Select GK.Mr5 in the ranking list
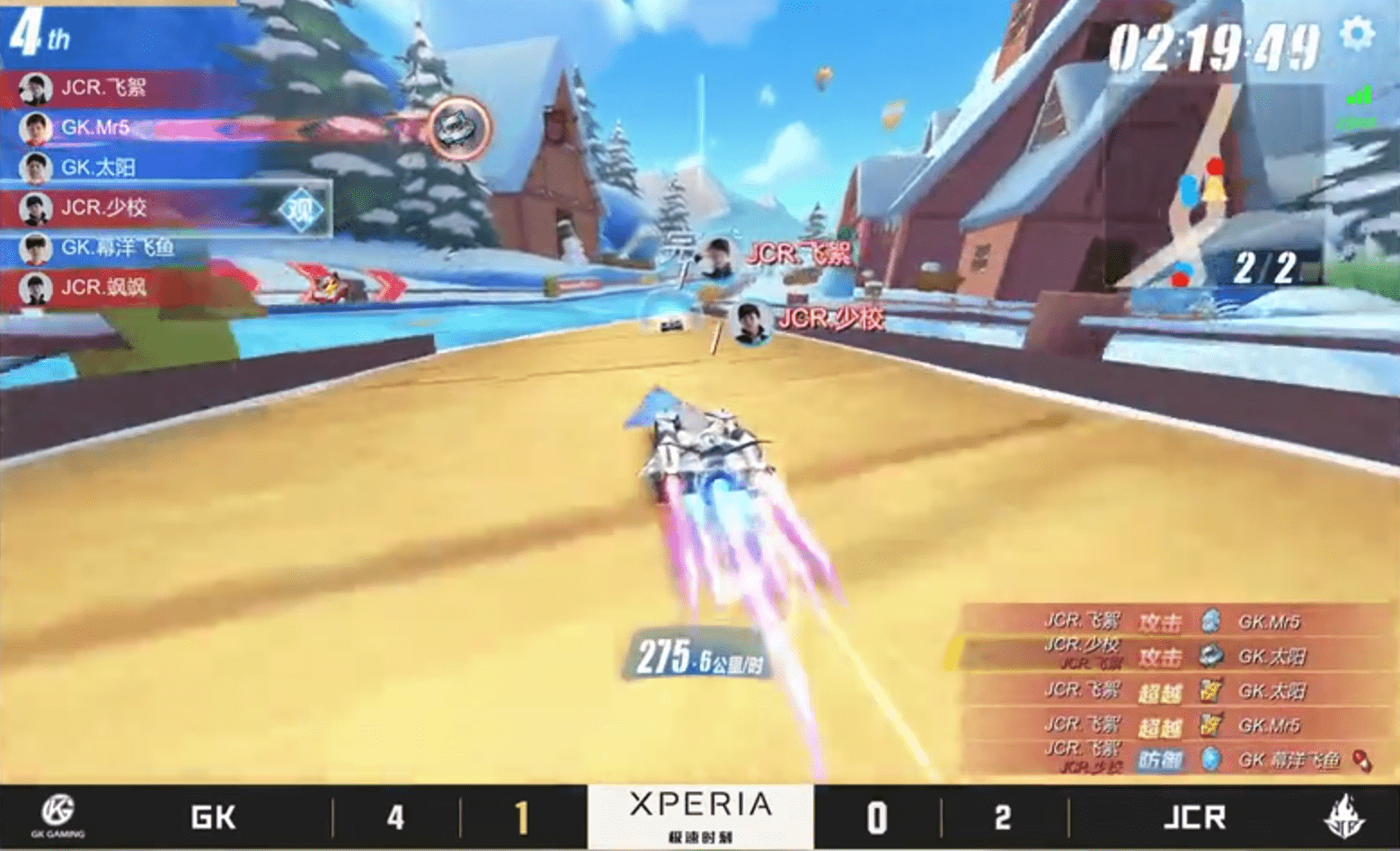Viewport: 1400px width, 851px height. 95,128
